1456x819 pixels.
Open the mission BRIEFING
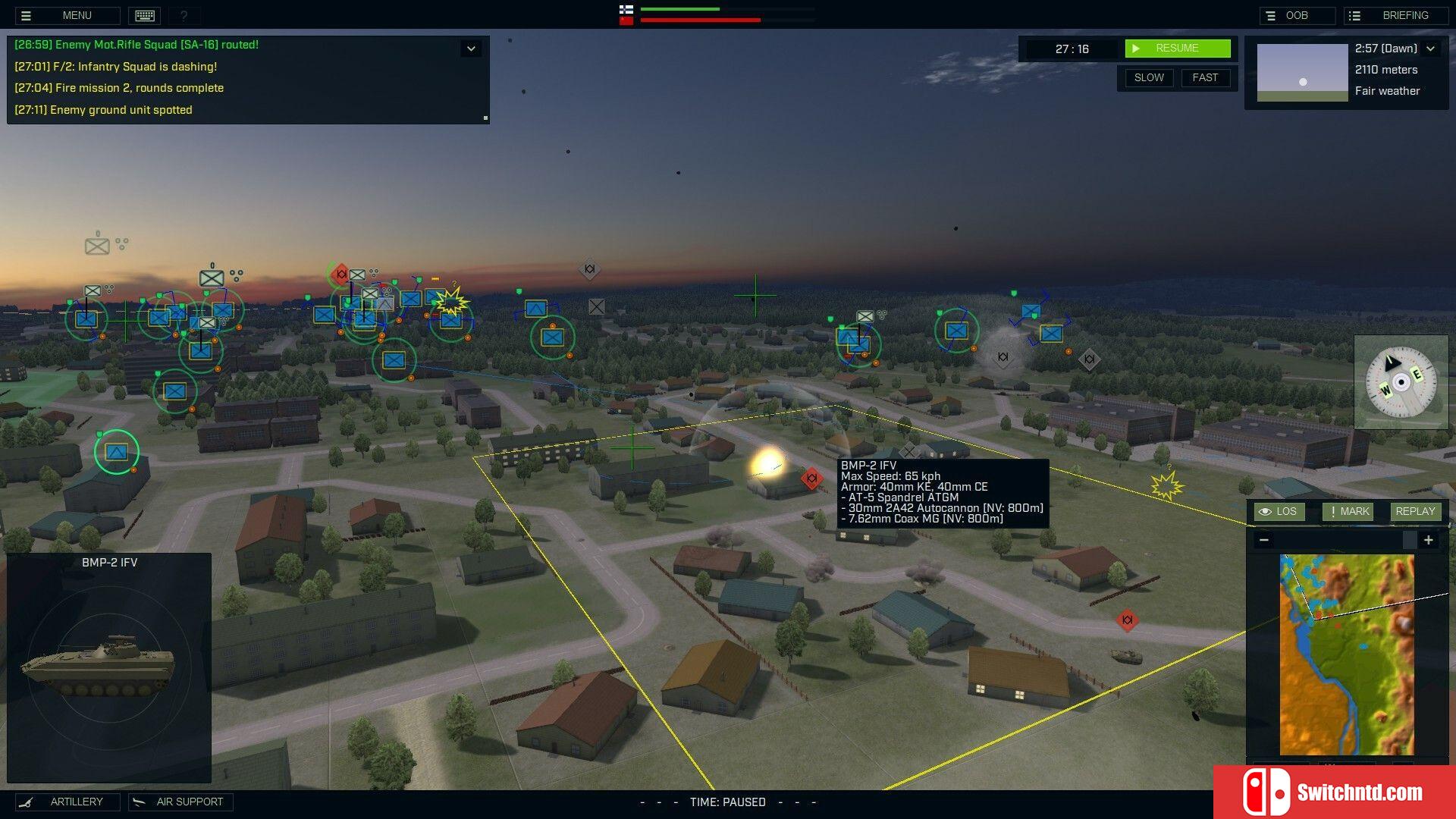pos(1395,15)
